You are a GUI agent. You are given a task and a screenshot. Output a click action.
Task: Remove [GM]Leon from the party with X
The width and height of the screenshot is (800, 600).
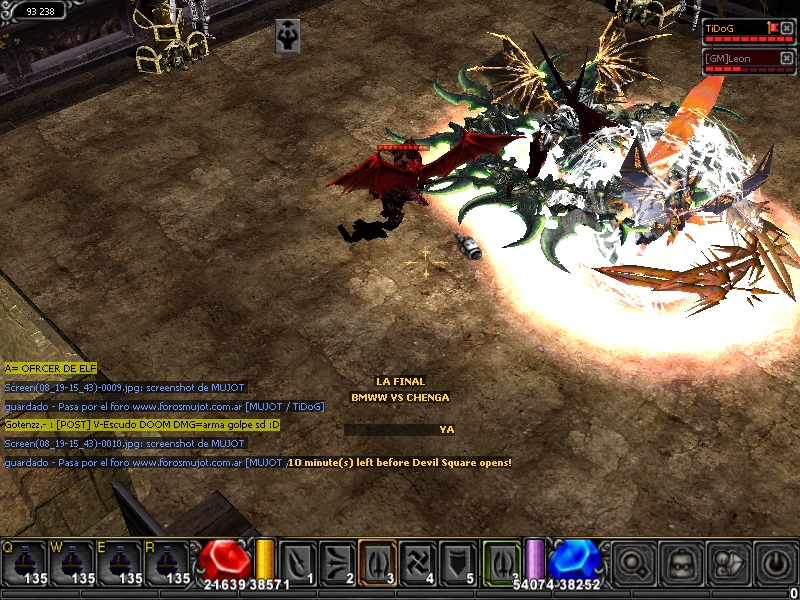coord(787,58)
